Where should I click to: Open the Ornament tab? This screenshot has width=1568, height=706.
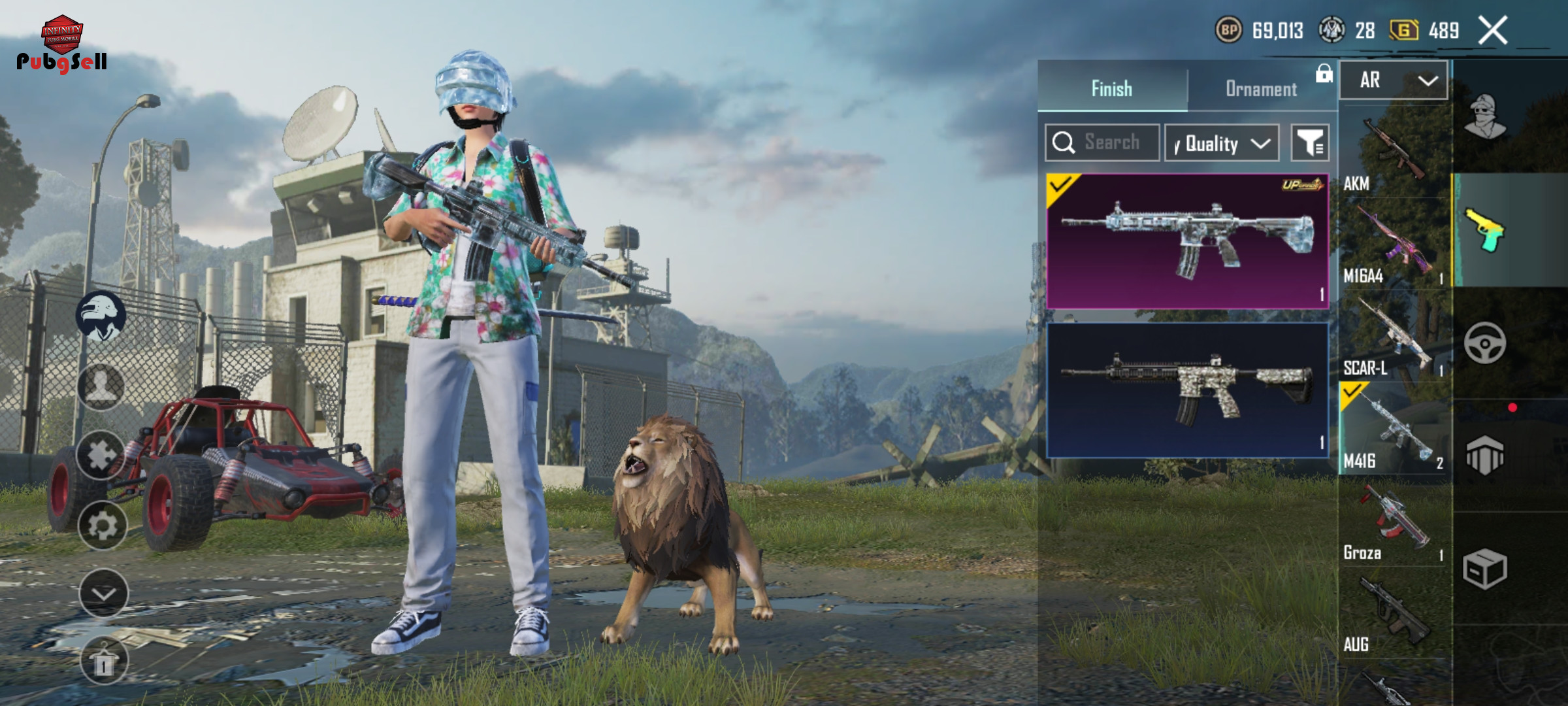click(x=1261, y=88)
